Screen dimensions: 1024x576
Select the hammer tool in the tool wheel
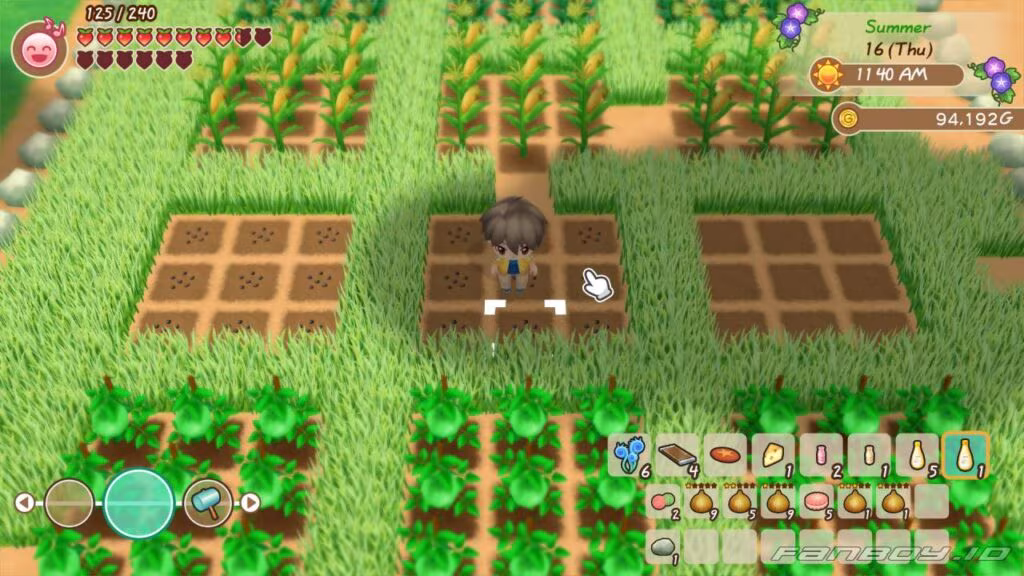point(207,502)
